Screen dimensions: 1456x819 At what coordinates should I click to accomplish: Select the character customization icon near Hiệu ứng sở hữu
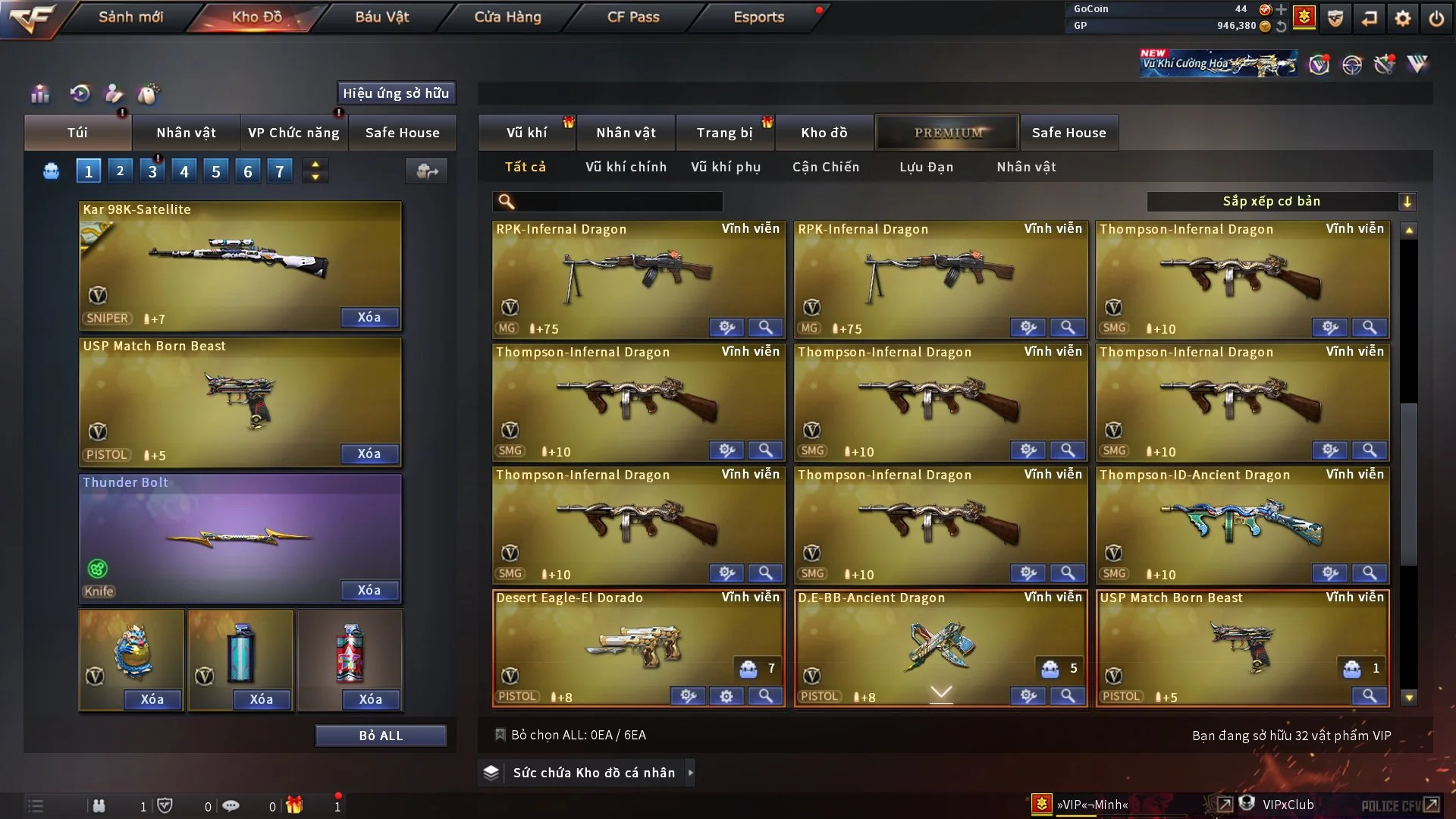[x=113, y=95]
